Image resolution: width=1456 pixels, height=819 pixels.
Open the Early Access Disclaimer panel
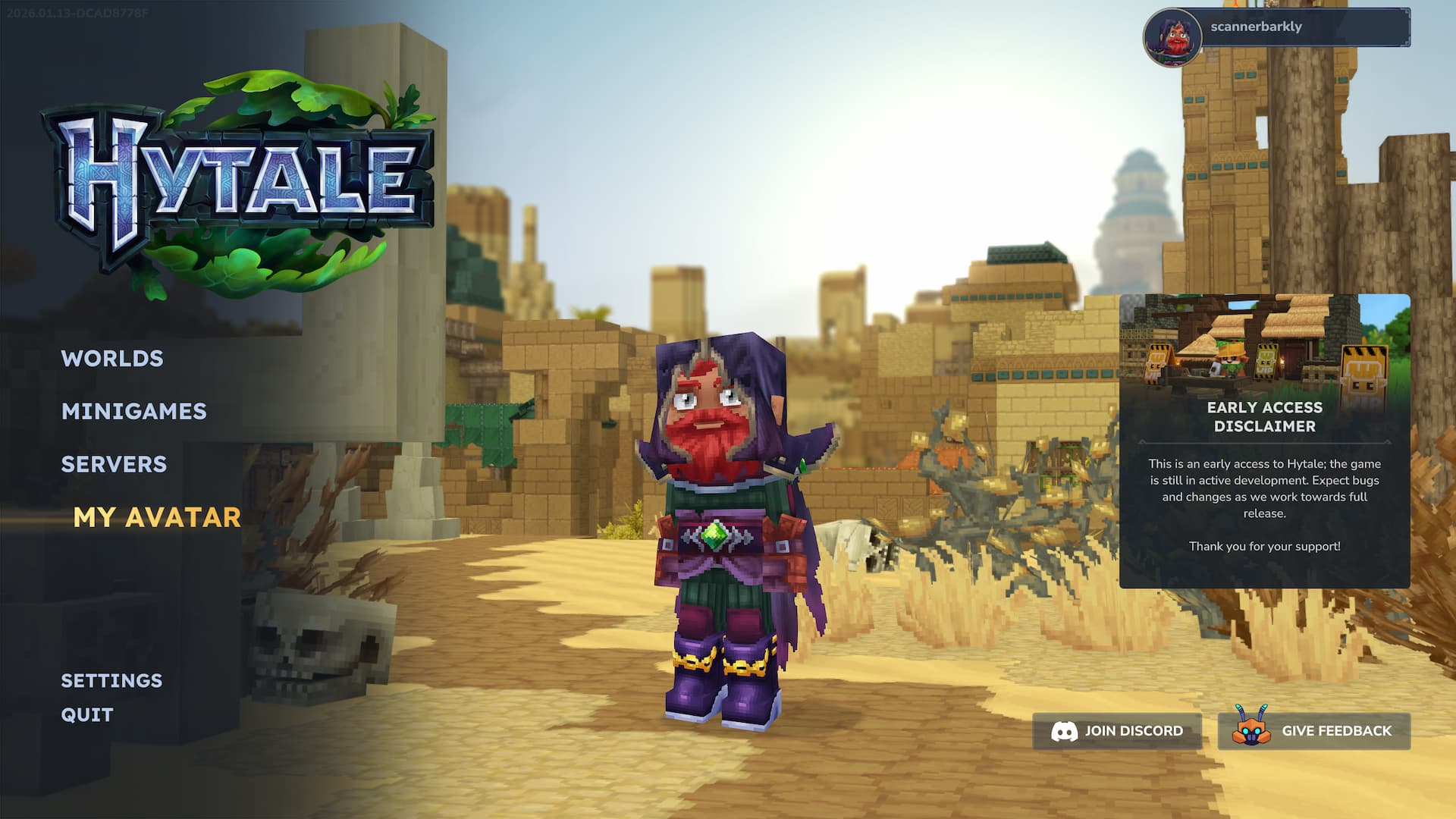(x=1264, y=441)
